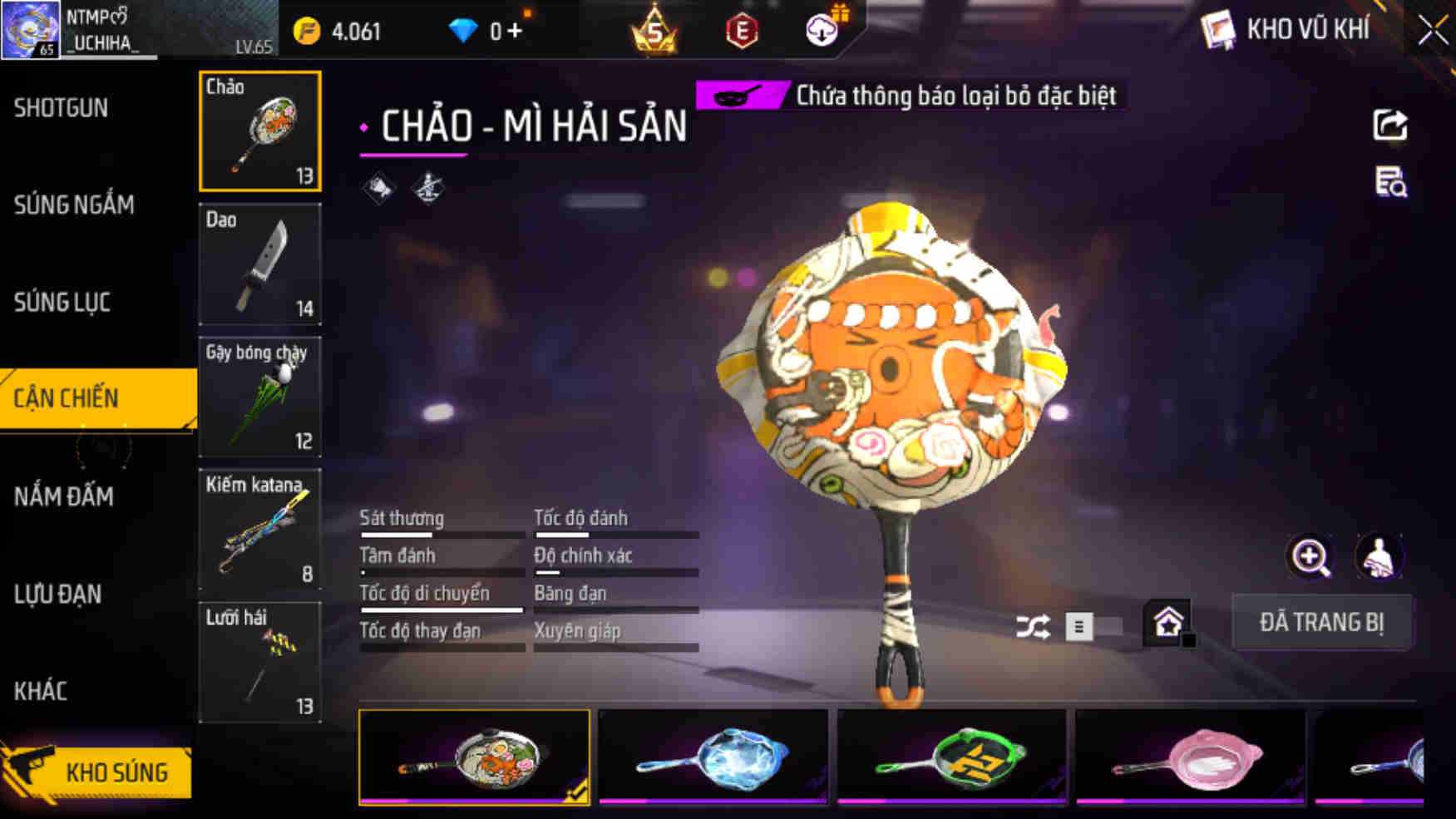Viewport: 1456px width, 819px height.
Task: Select the zoom magnifier icon near the pan
Action: [x=1311, y=557]
